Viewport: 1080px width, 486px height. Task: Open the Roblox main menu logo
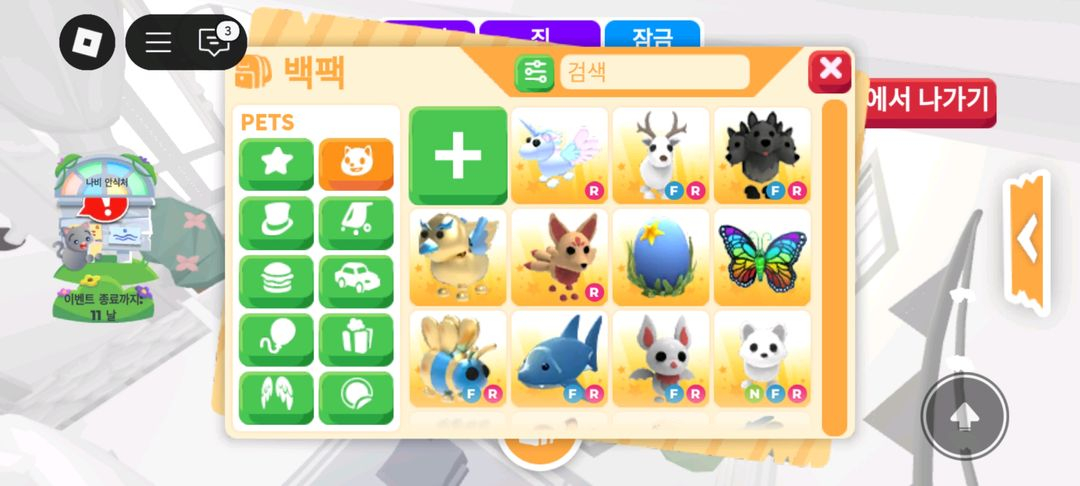[87, 42]
